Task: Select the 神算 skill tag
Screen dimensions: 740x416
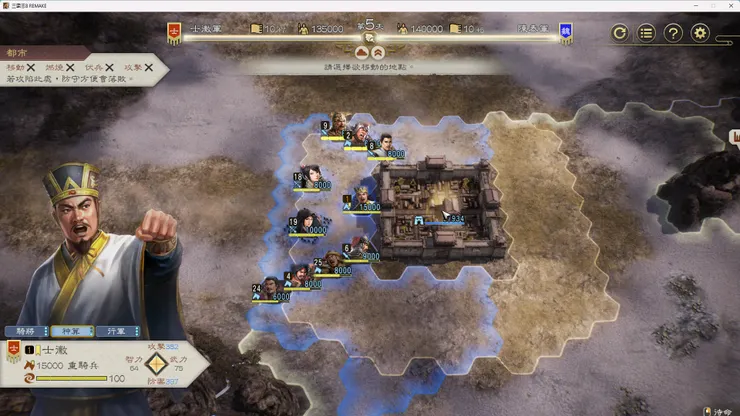Action: pyautogui.click(x=72, y=331)
